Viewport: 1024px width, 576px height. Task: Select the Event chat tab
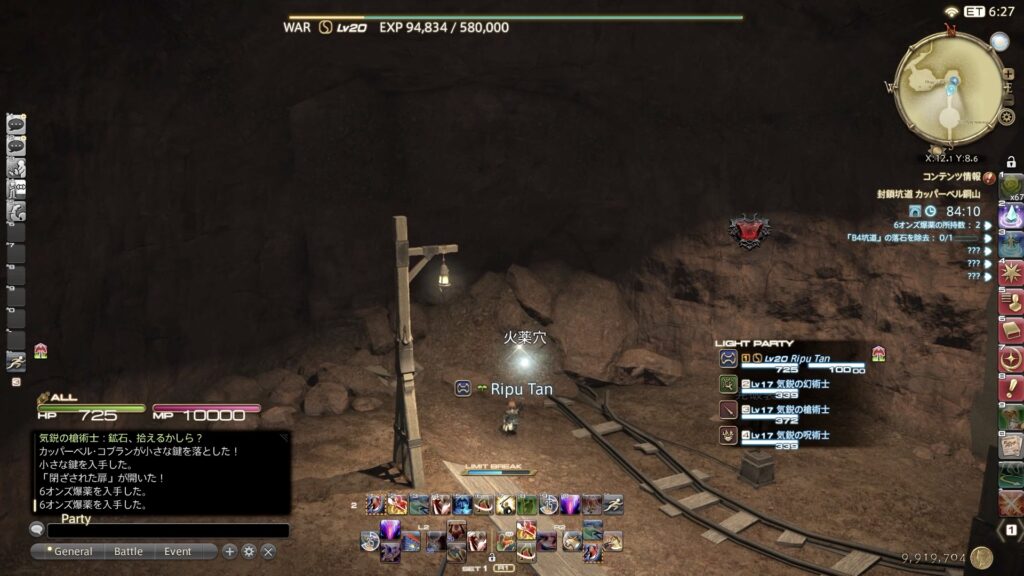pyautogui.click(x=178, y=551)
